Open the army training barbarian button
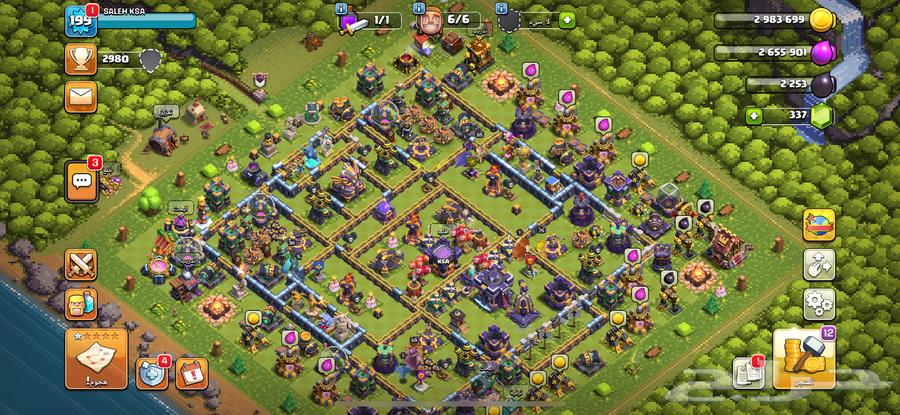Image resolution: width=900 pixels, height=415 pixels. click(81, 301)
